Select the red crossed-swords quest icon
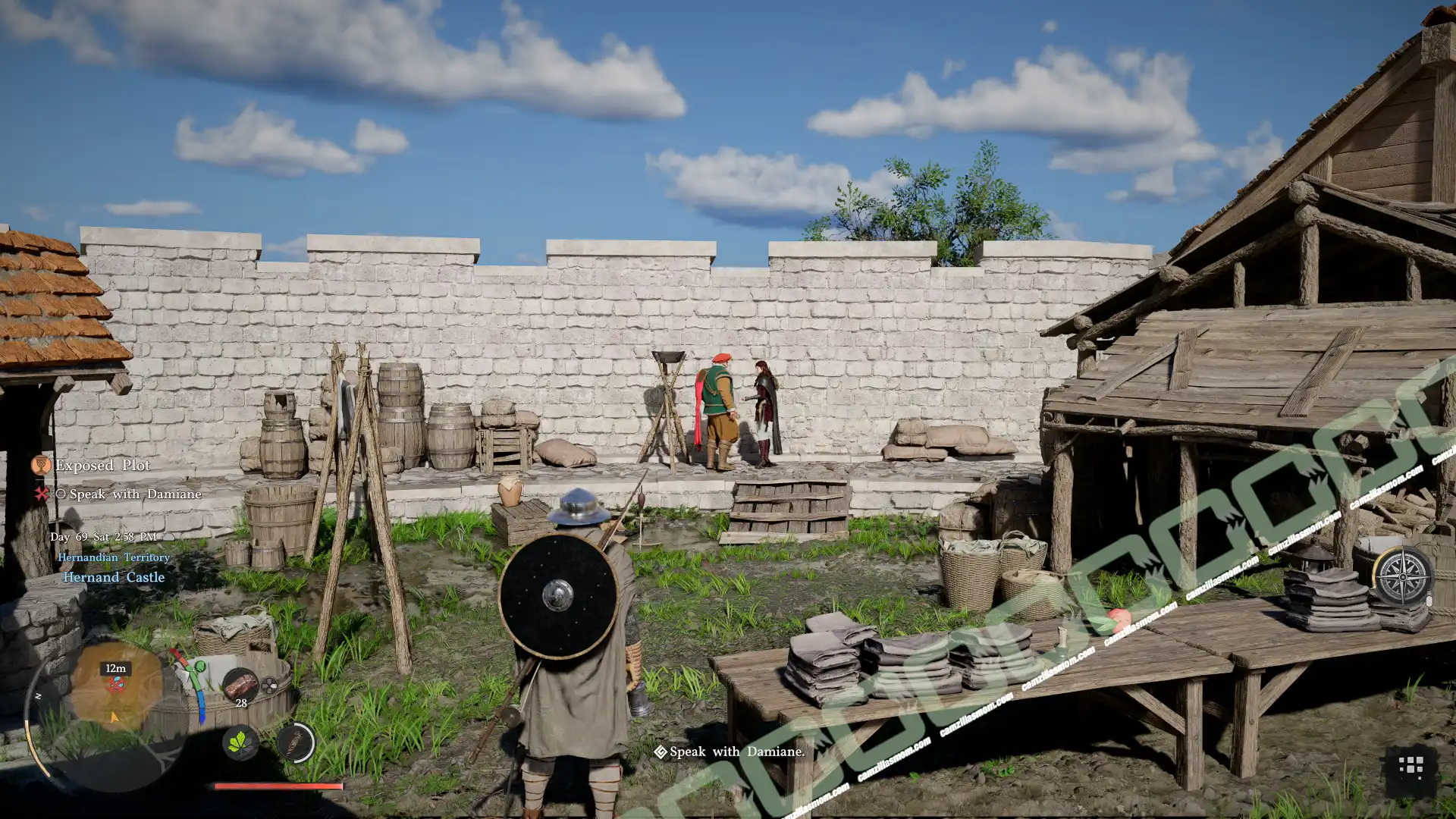The image size is (1456, 819). pyautogui.click(x=42, y=494)
